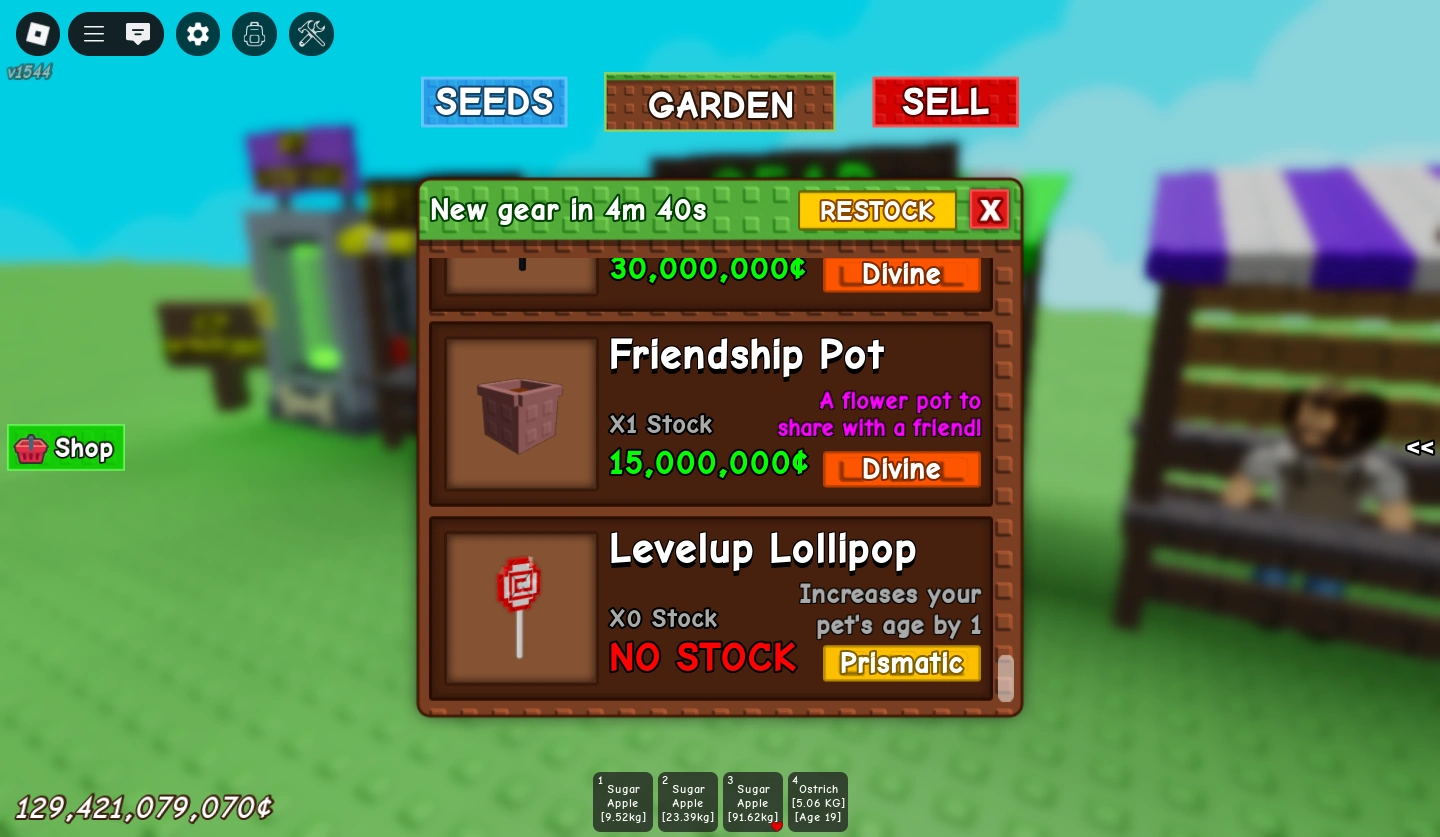
Task: Select favorited Sugar Apple in slot 3
Action: tap(752, 801)
